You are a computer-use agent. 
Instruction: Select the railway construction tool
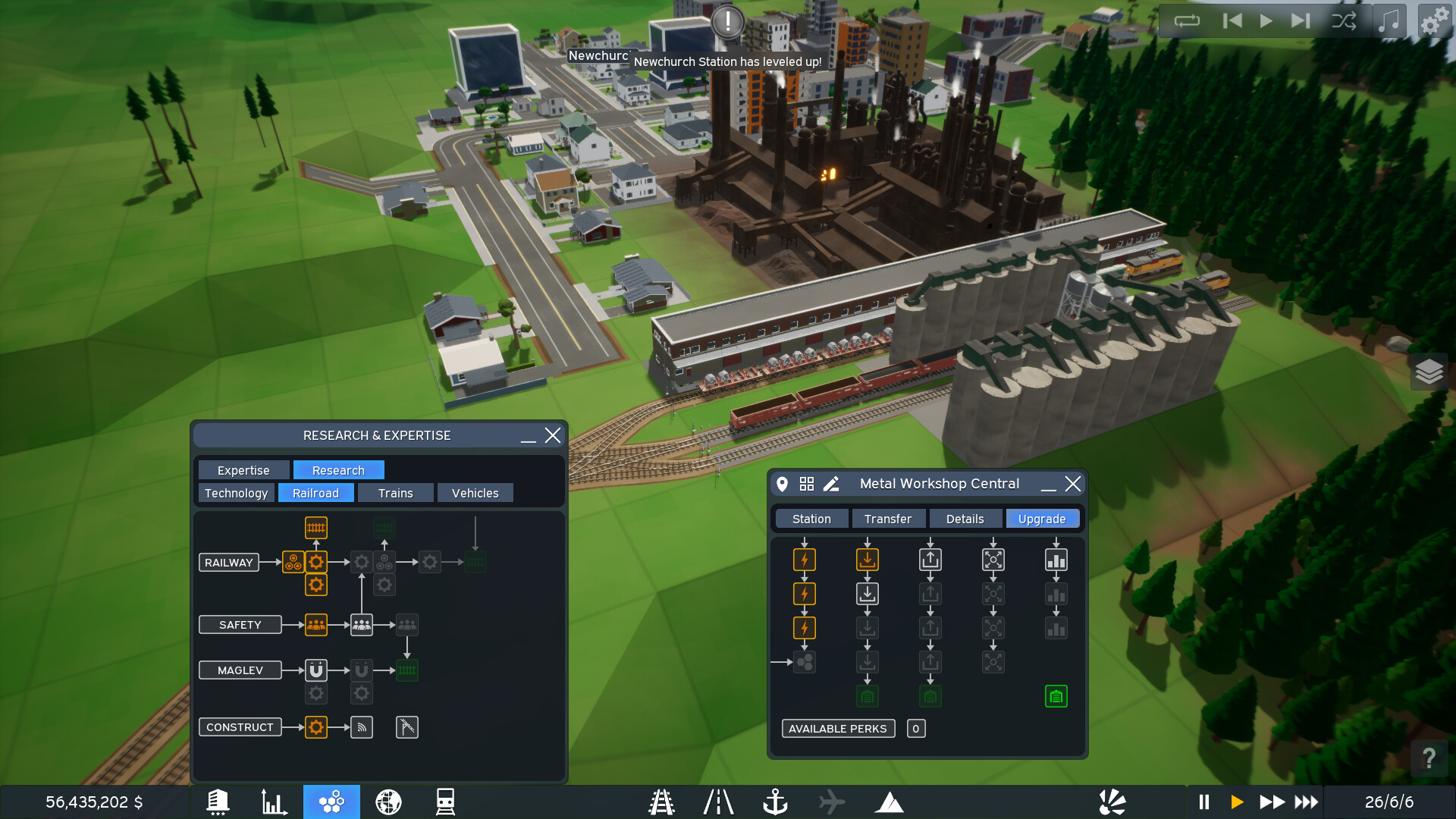pos(661,801)
